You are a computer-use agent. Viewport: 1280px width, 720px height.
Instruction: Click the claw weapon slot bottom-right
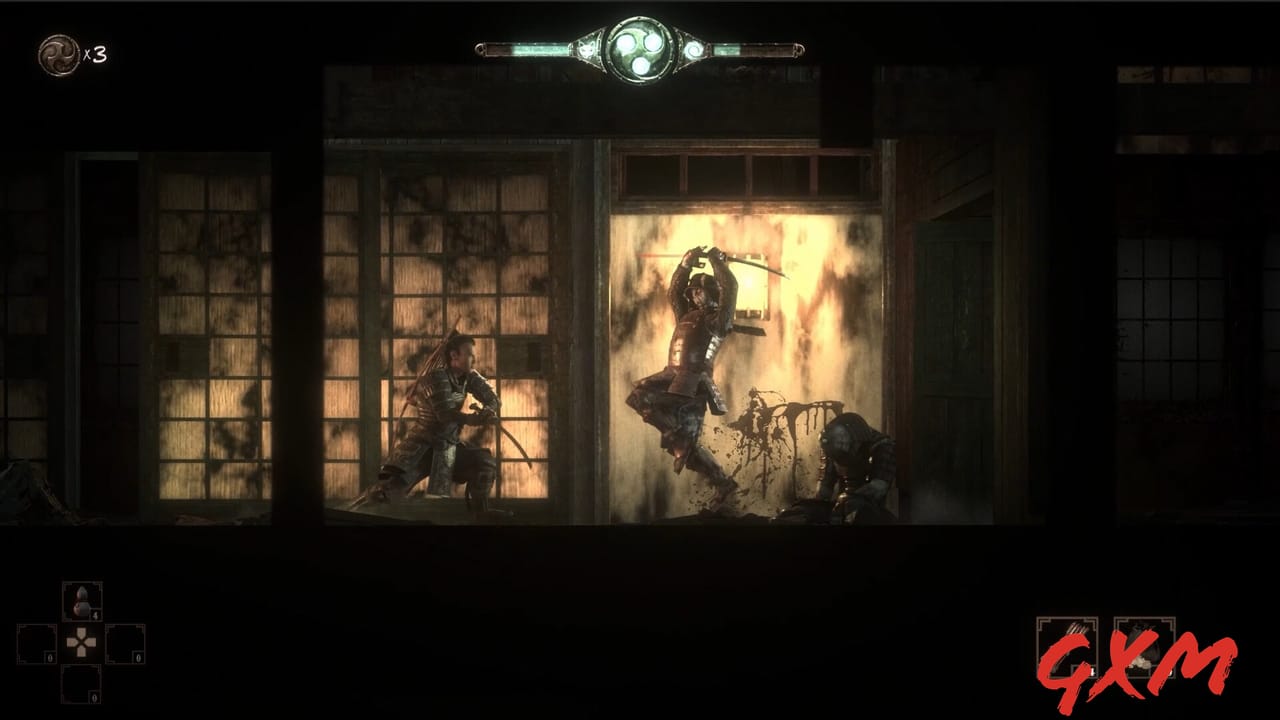click(x=1067, y=645)
